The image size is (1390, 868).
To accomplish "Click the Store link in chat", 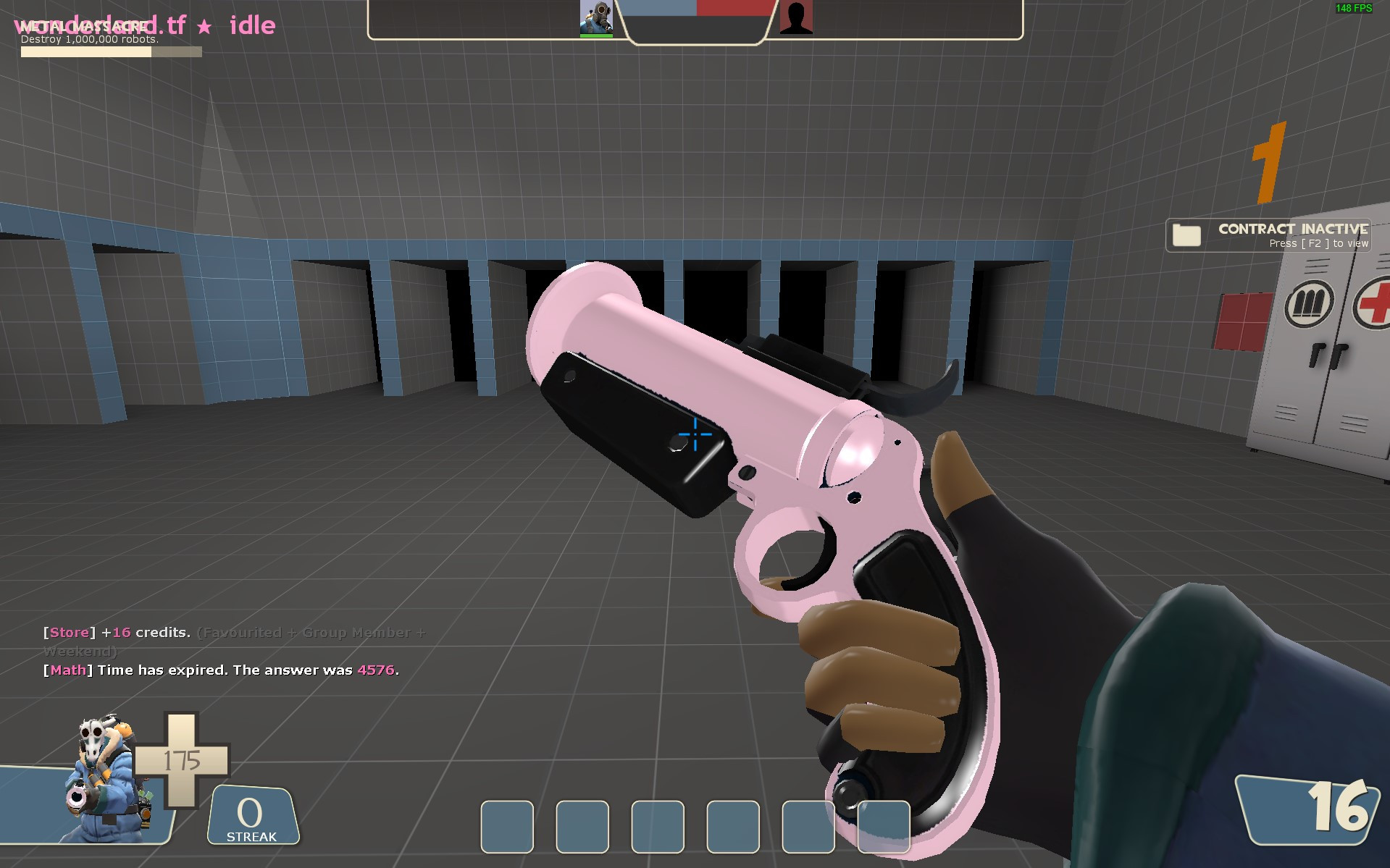I will click(69, 631).
